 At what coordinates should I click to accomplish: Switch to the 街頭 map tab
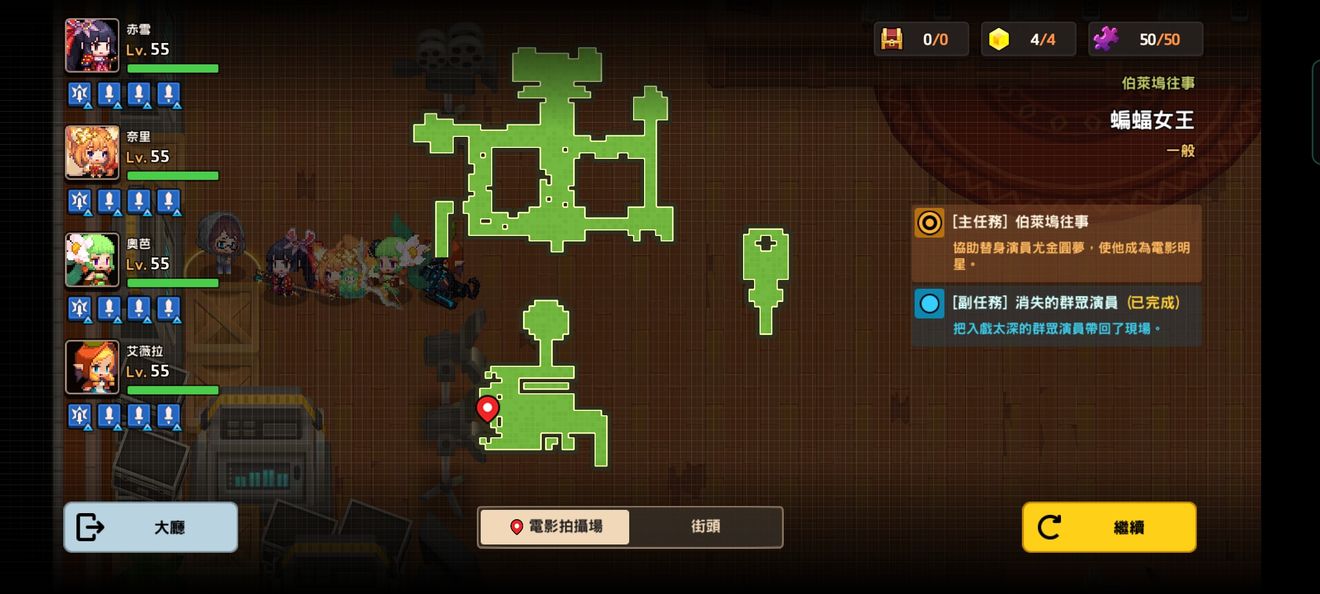coord(705,527)
